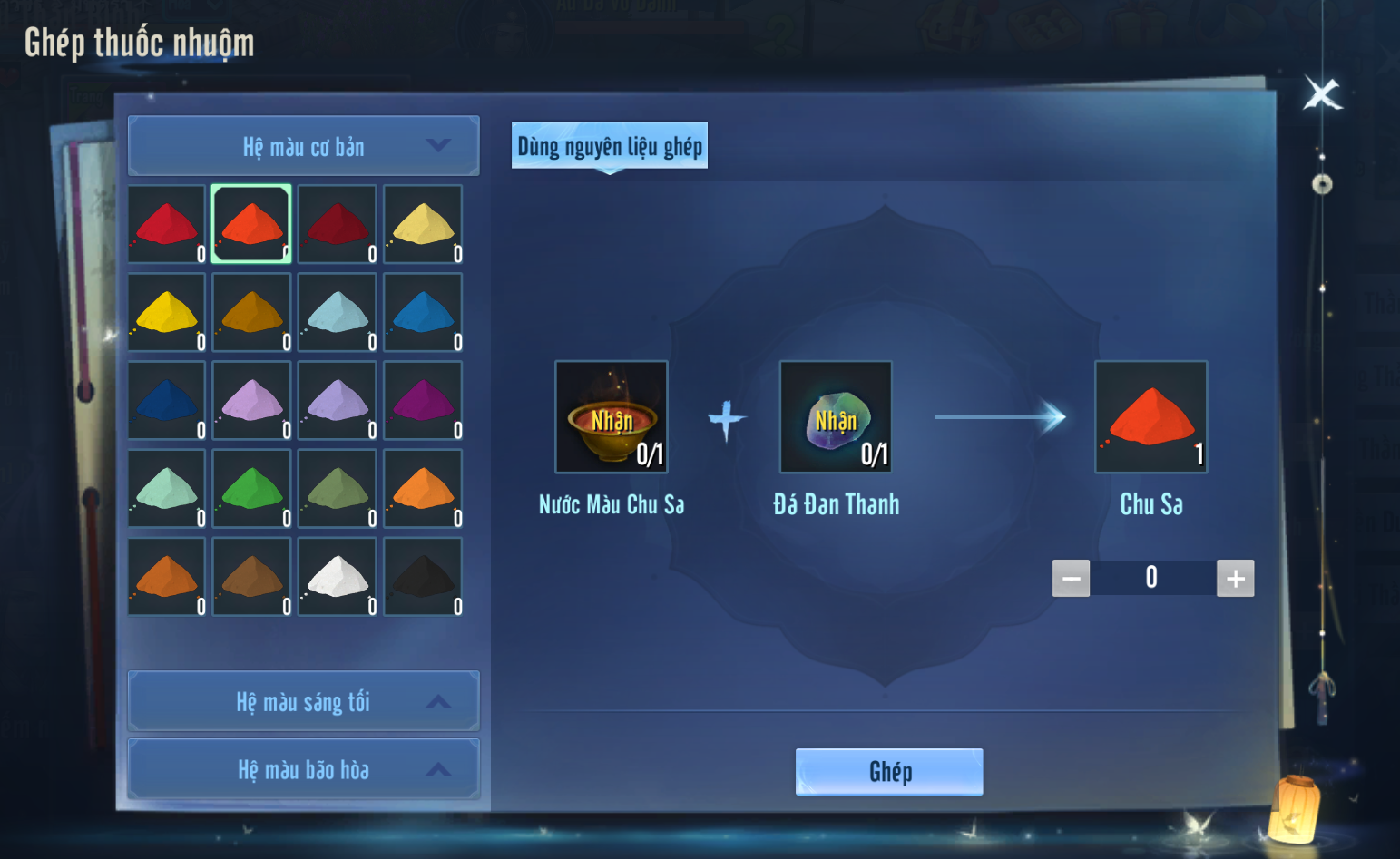Choose the white dye powder
1400x859 pixels.
338,577
